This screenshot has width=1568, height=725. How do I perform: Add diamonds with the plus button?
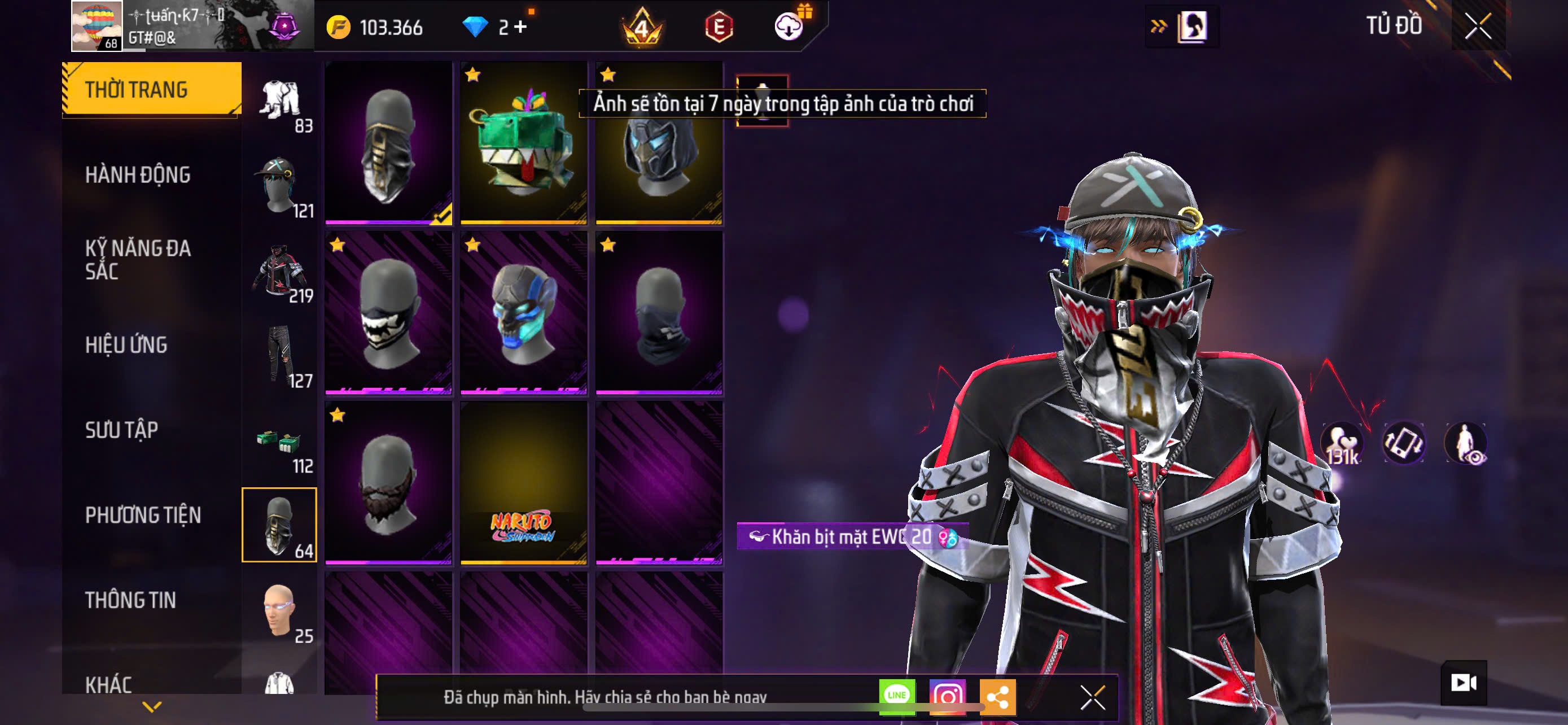[x=520, y=27]
